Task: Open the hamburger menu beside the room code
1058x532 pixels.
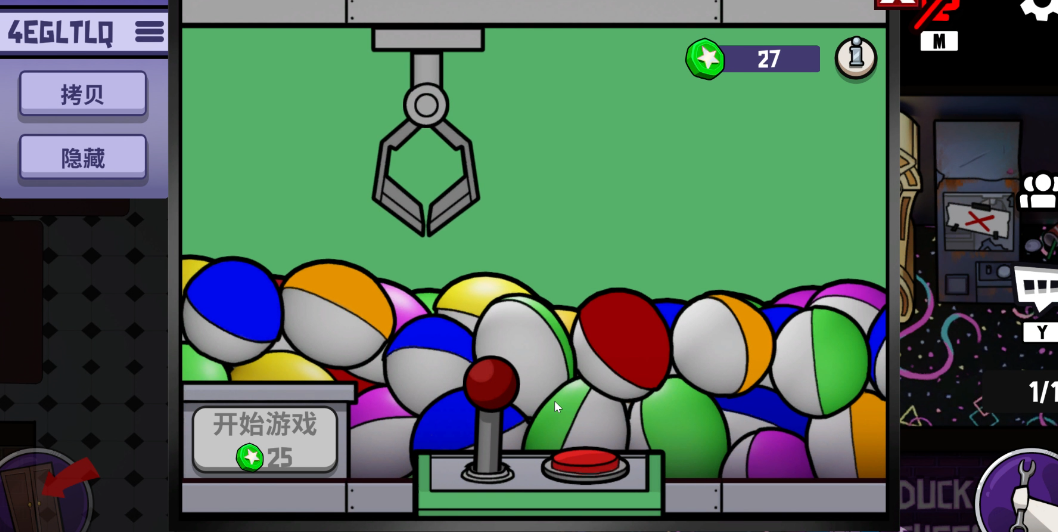Action: click(x=149, y=32)
